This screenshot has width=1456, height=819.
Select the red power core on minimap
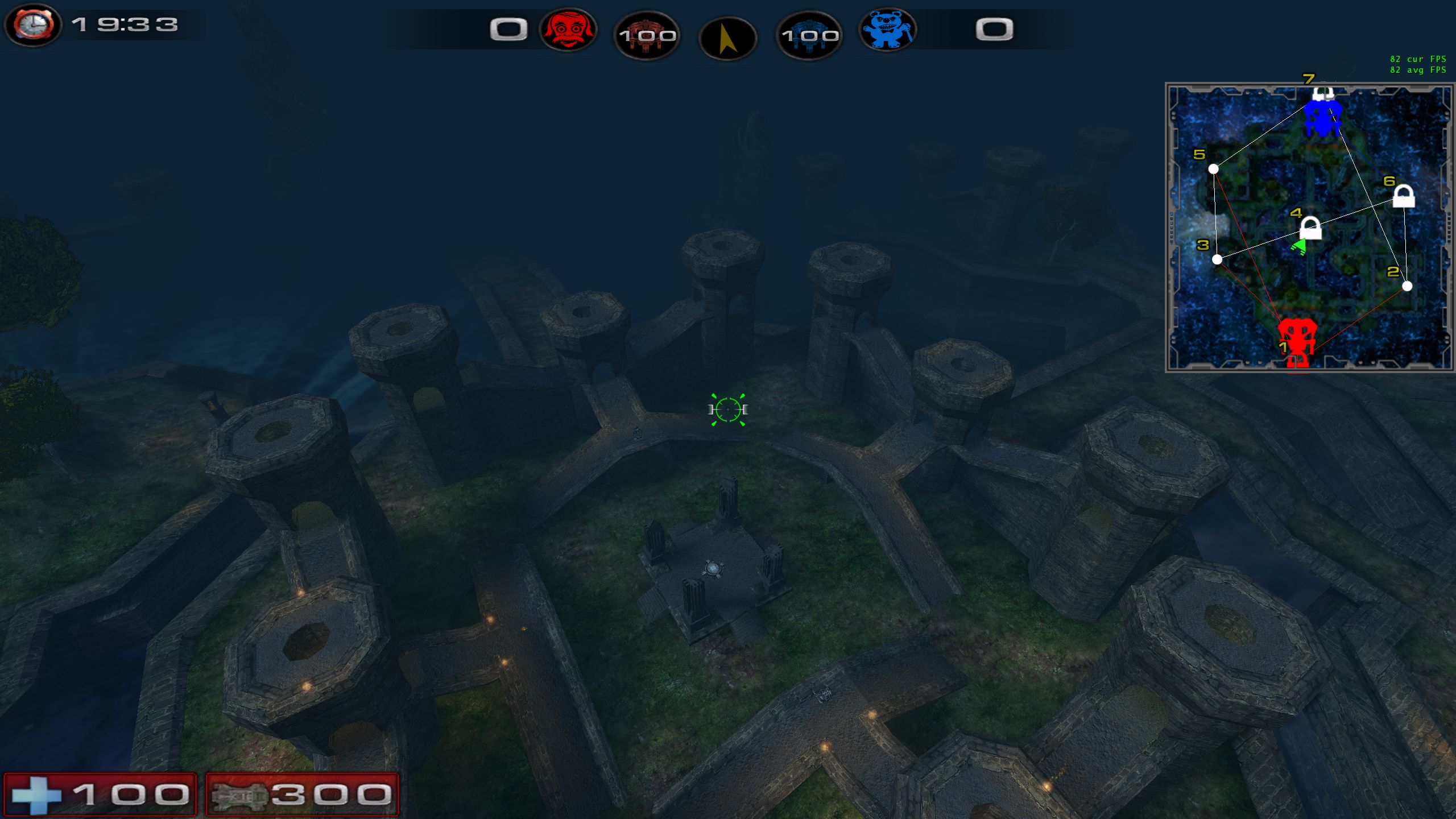(x=1297, y=343)
